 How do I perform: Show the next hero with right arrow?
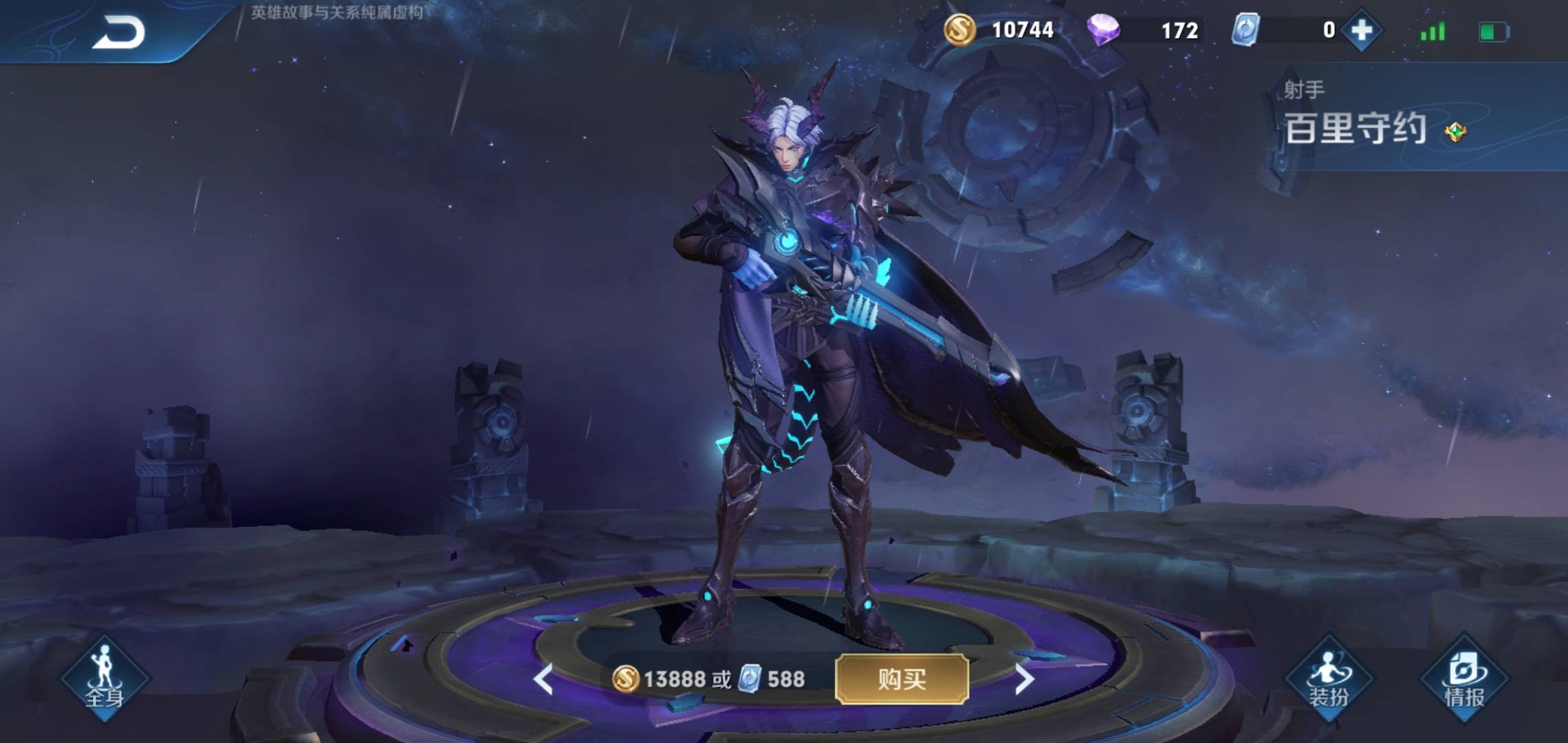pos(1024,679)
